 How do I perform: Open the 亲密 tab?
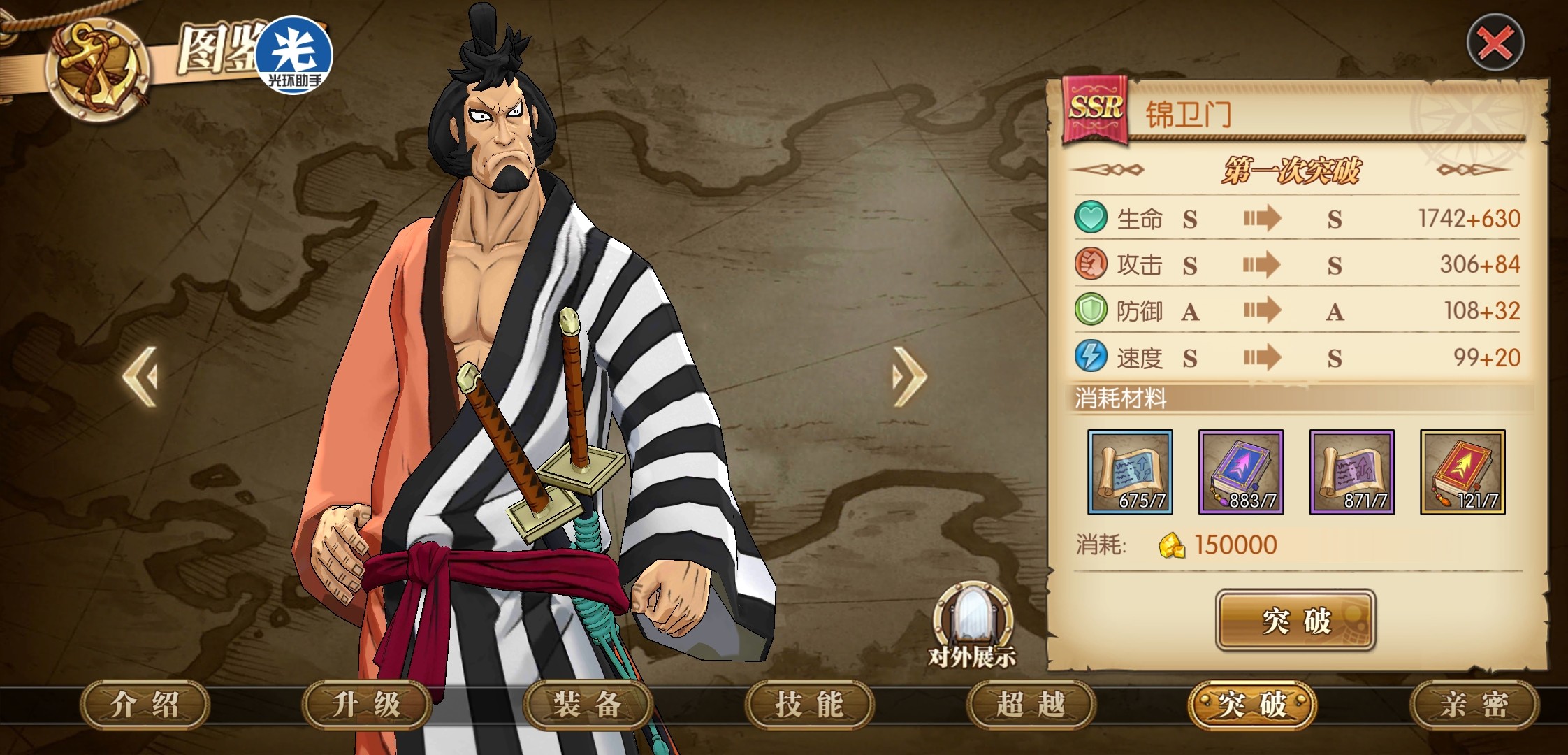1474,705
